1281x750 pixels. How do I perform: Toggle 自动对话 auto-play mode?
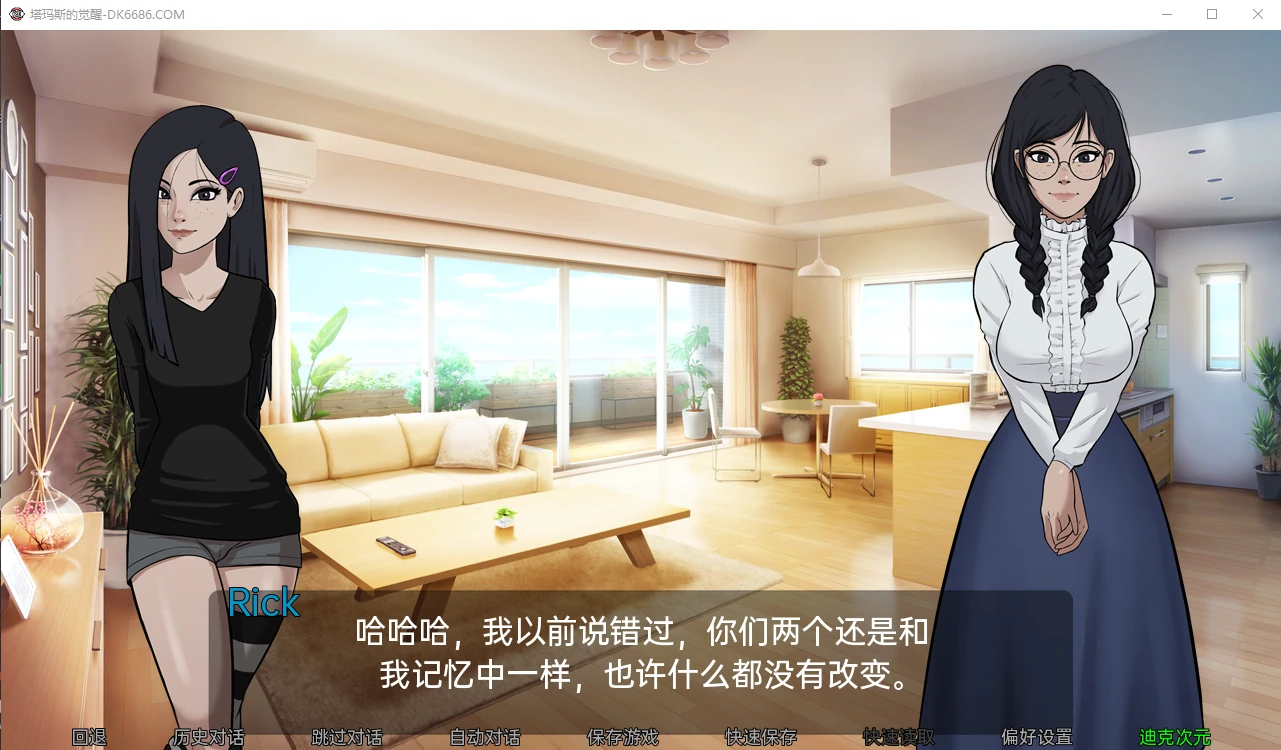click(484, 737)
